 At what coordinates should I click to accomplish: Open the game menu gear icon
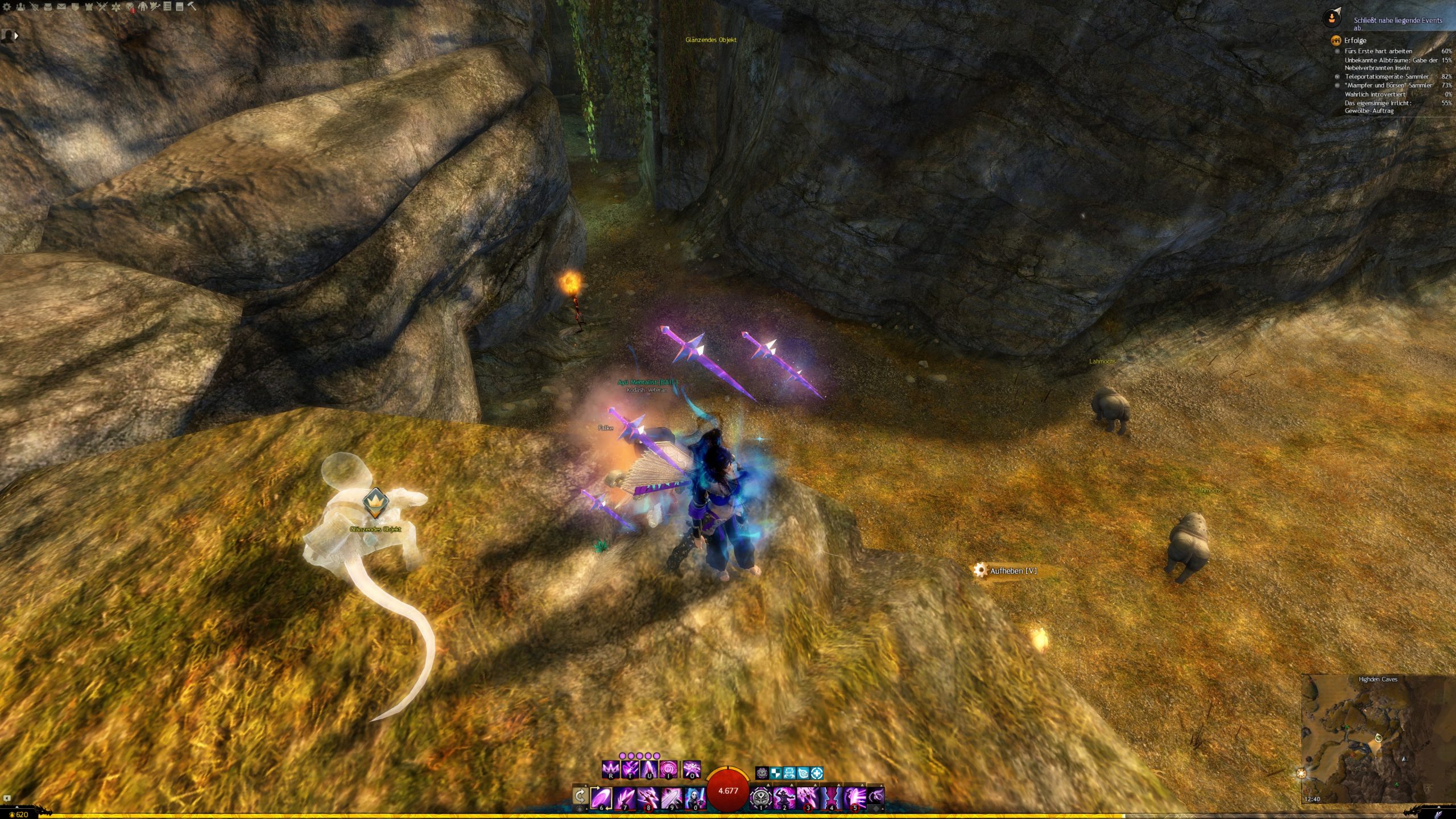7,7
